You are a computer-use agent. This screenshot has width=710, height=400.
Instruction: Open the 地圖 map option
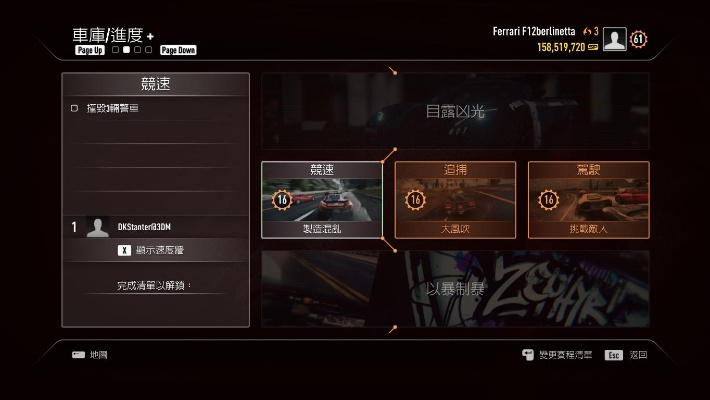point(90,355)
